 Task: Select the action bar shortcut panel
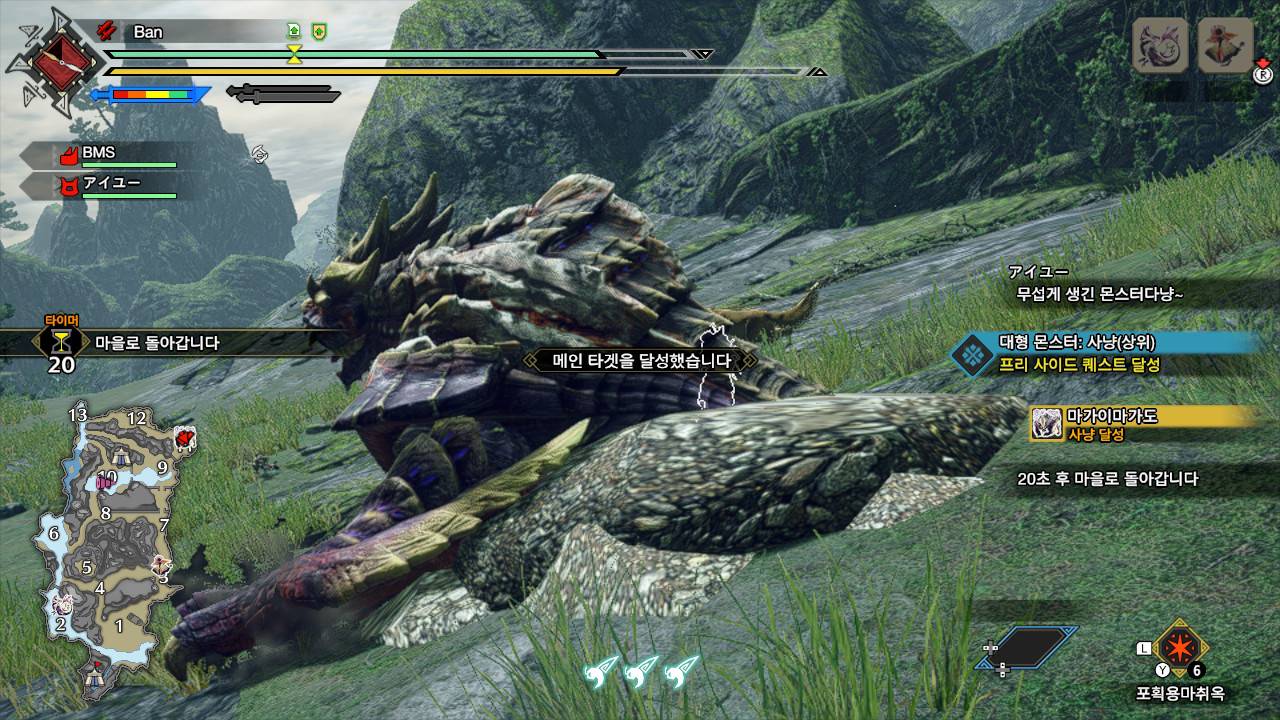click(1028, 647)
